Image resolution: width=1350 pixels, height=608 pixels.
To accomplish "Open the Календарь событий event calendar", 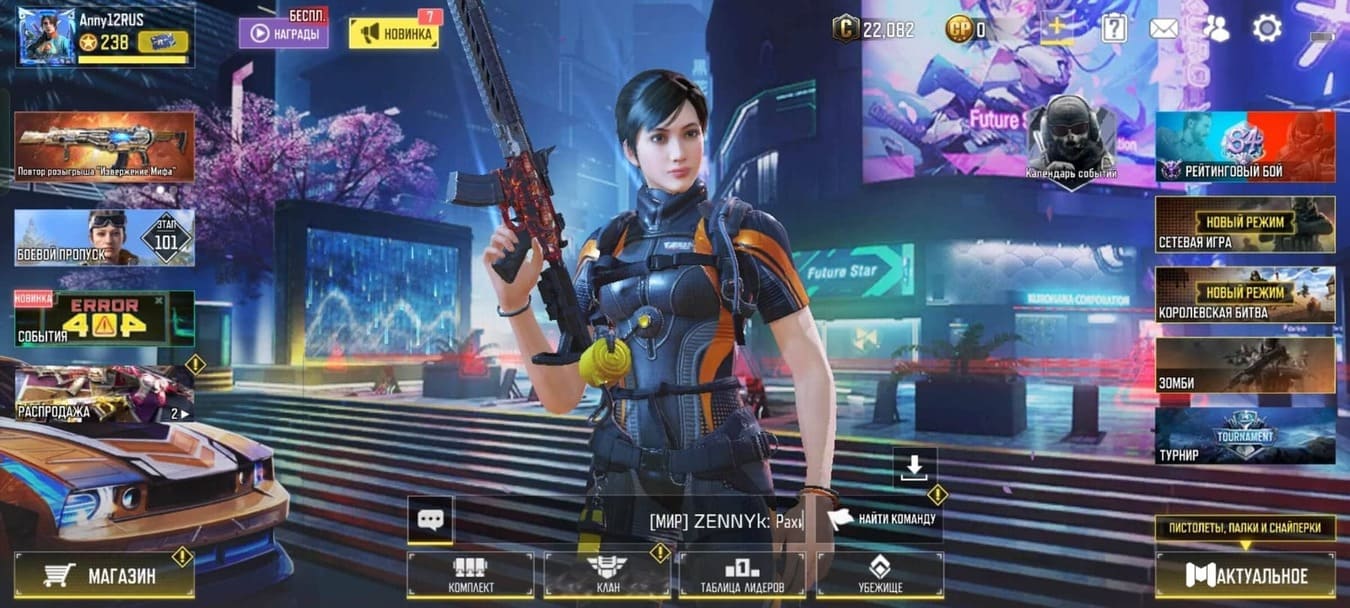I will click(1071, 140).
